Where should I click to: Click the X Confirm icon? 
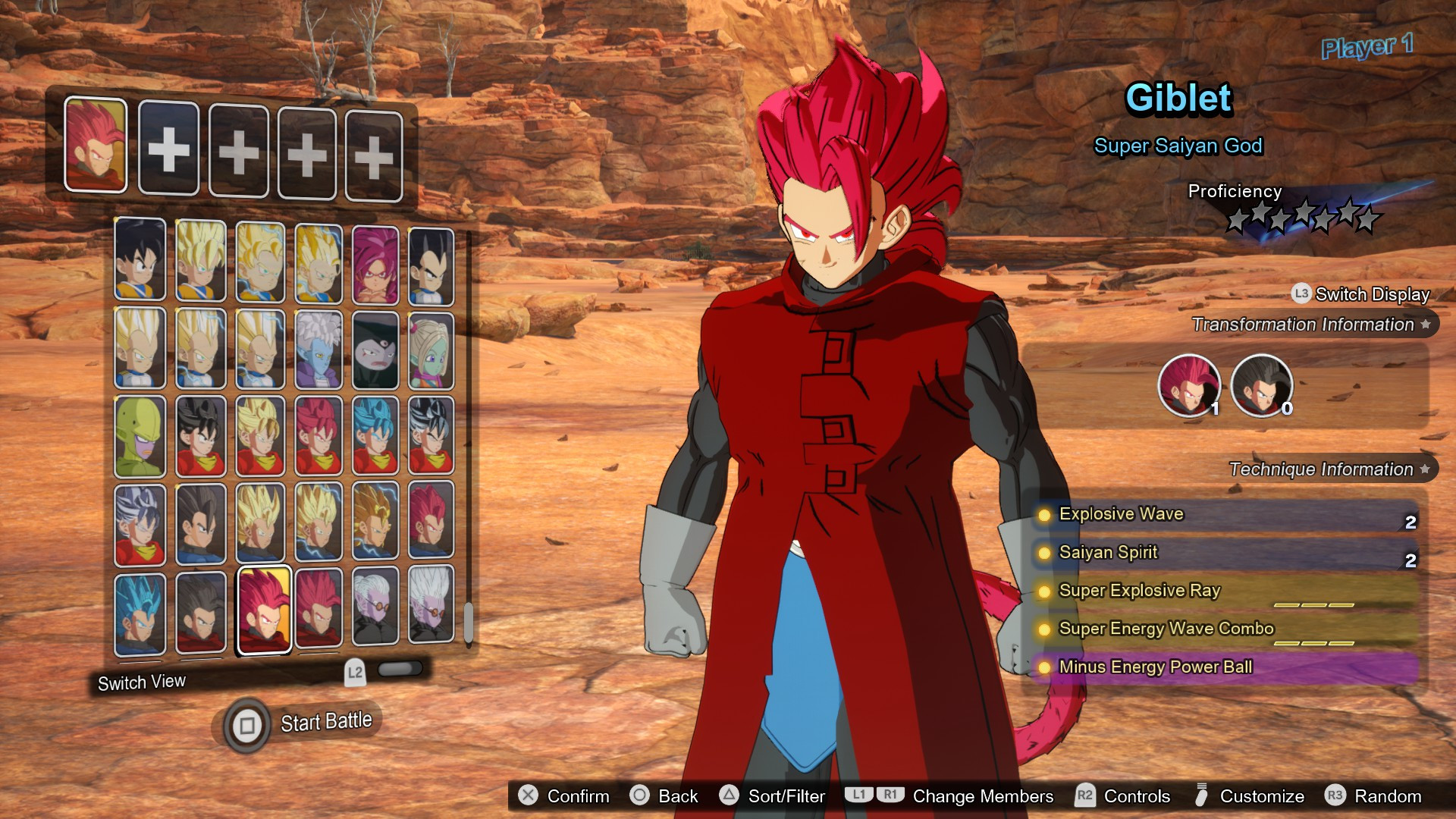(x=529, y=796)
